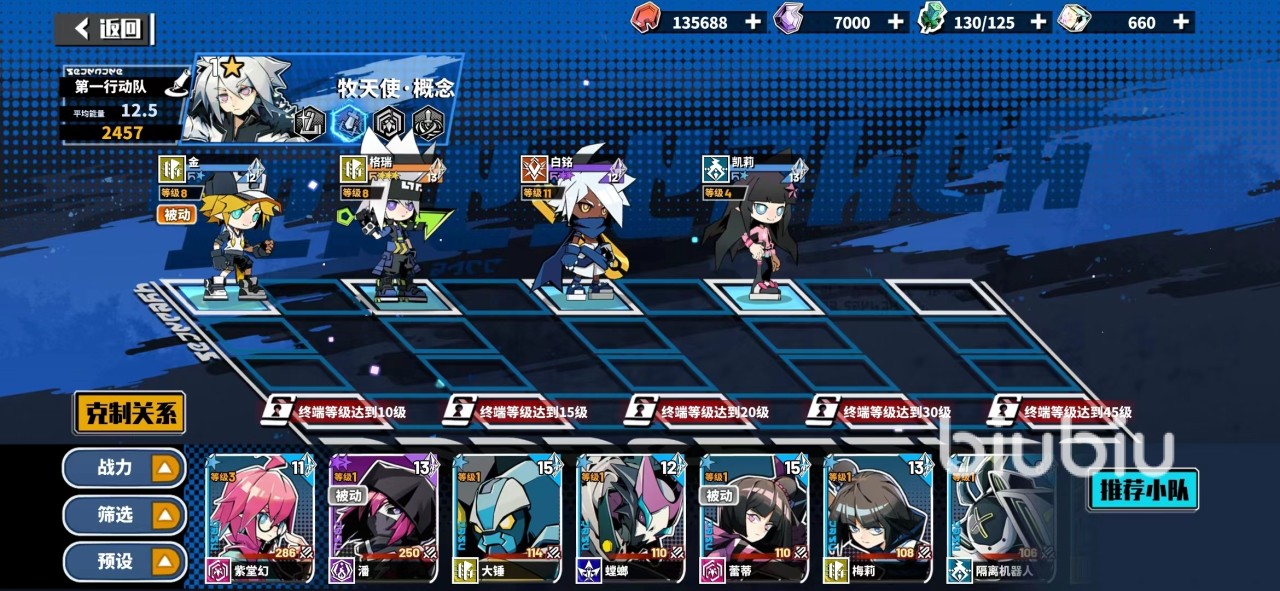1280x591 pixels.
Task: Edit the 第一行动队 team name
Action: click(176, 85)
